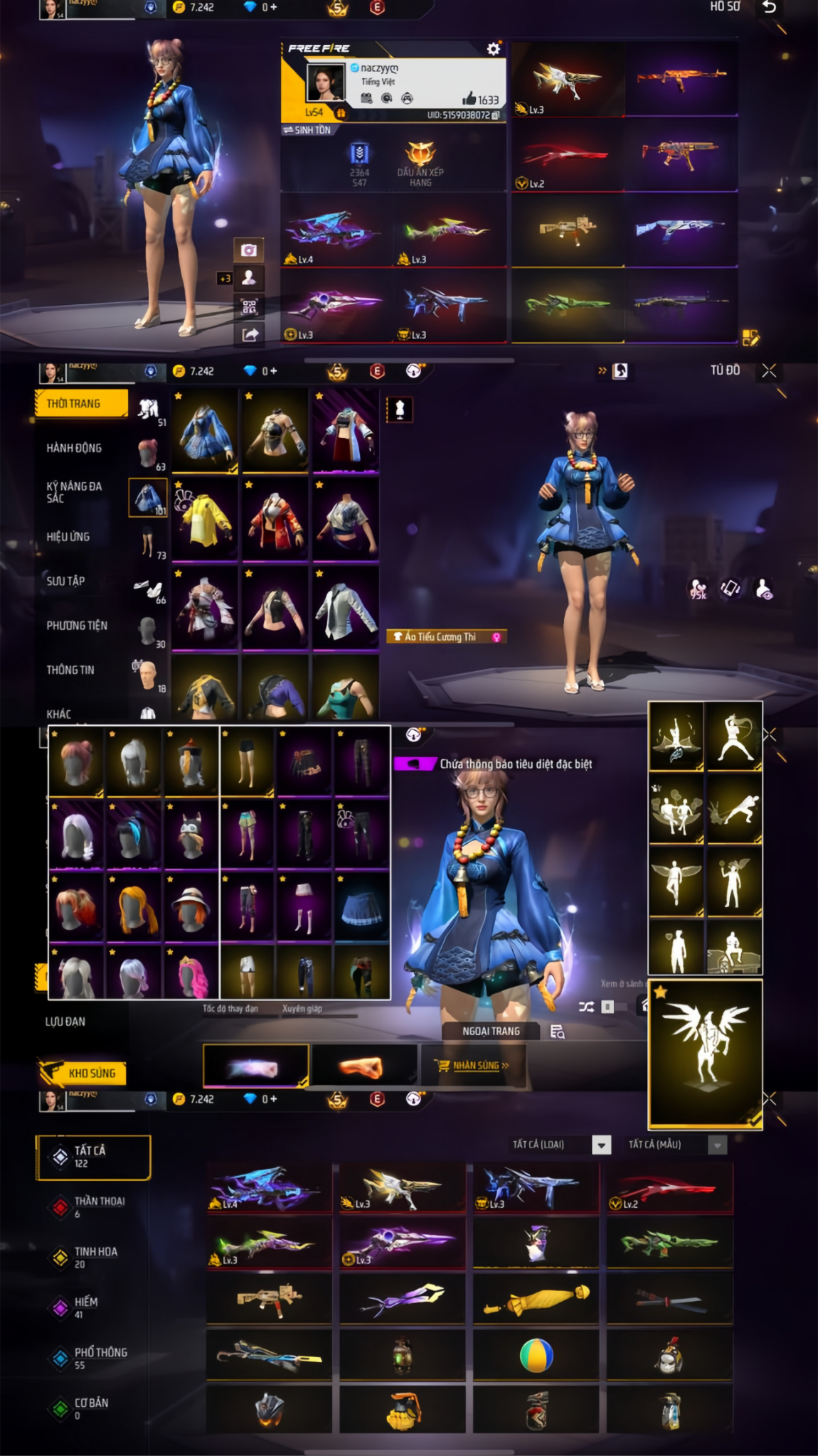Go back from the Hồ Sơ screen
This screenshot has width=818, height=1456.
pos(769,7)
